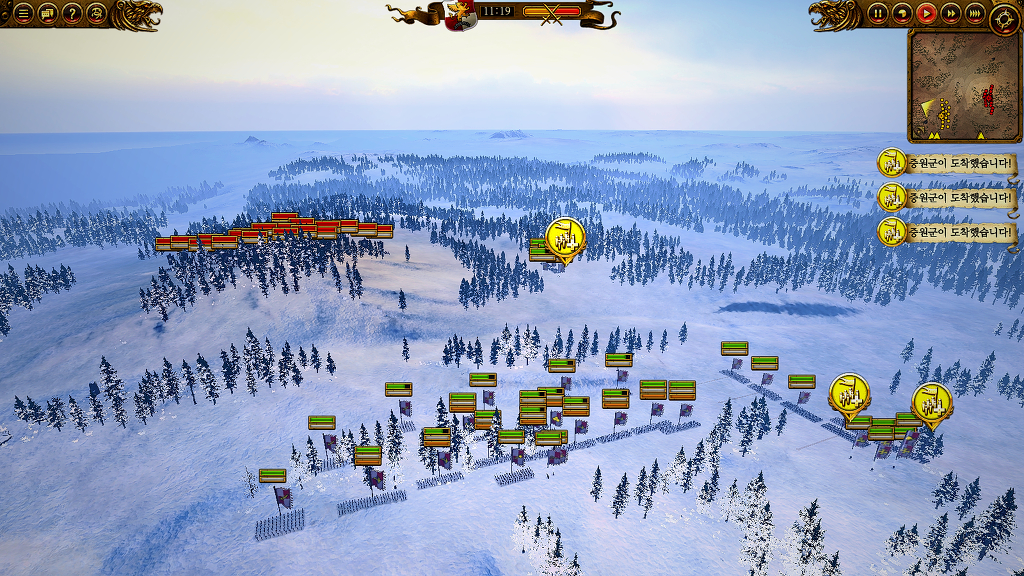Click the battlefield minimap

(964, 87)
